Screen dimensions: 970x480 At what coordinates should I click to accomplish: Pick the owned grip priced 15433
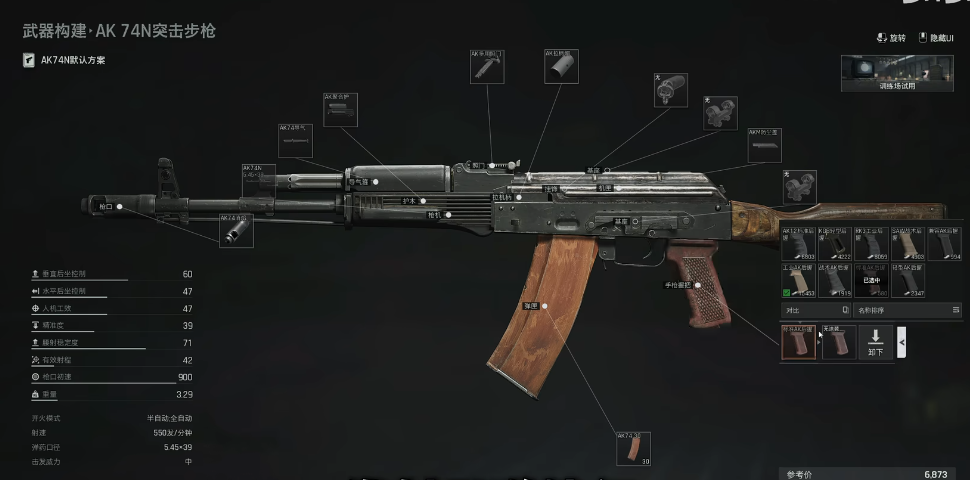tap(800, 281)
